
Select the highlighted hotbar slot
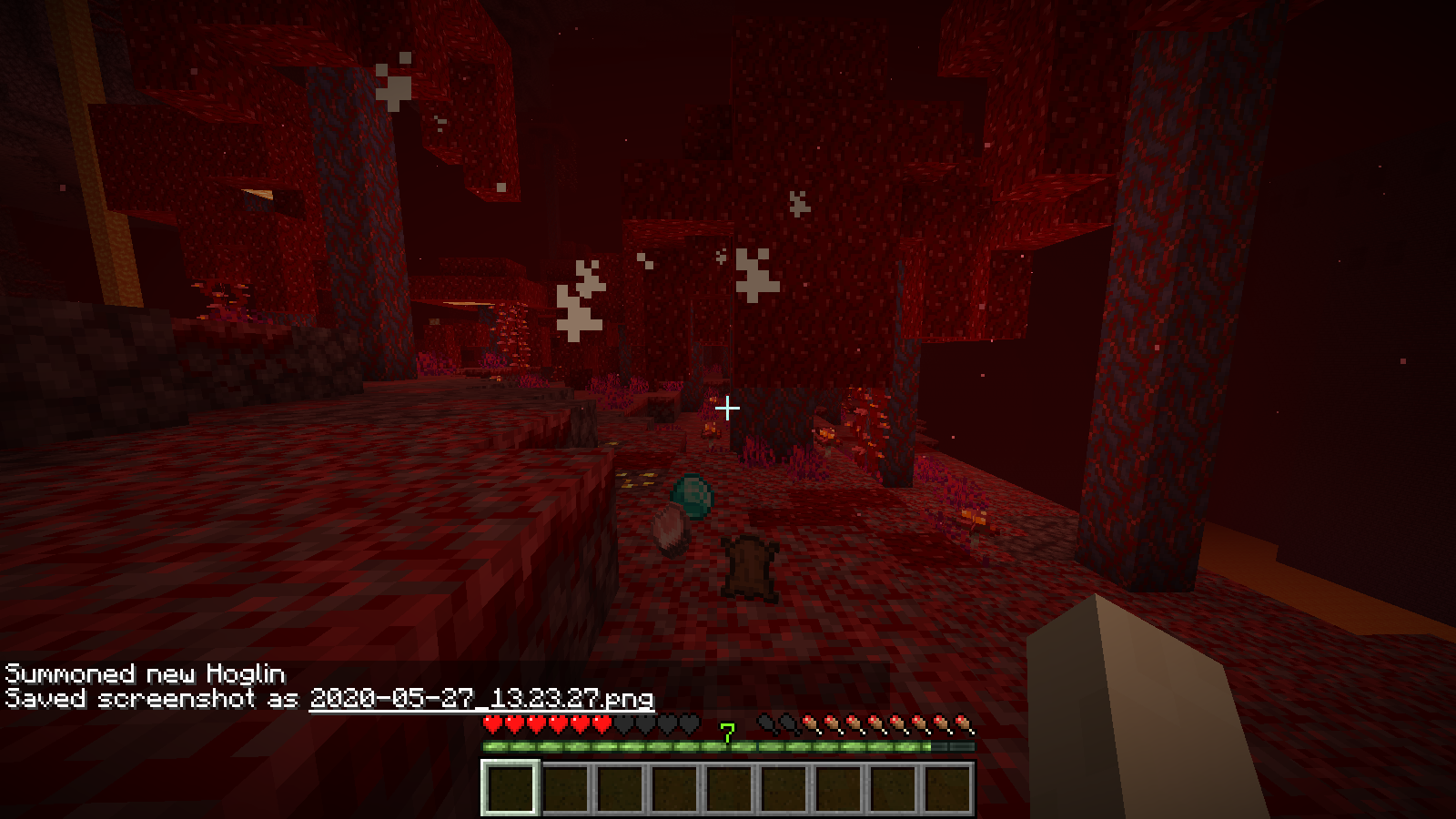coord(511,787)
